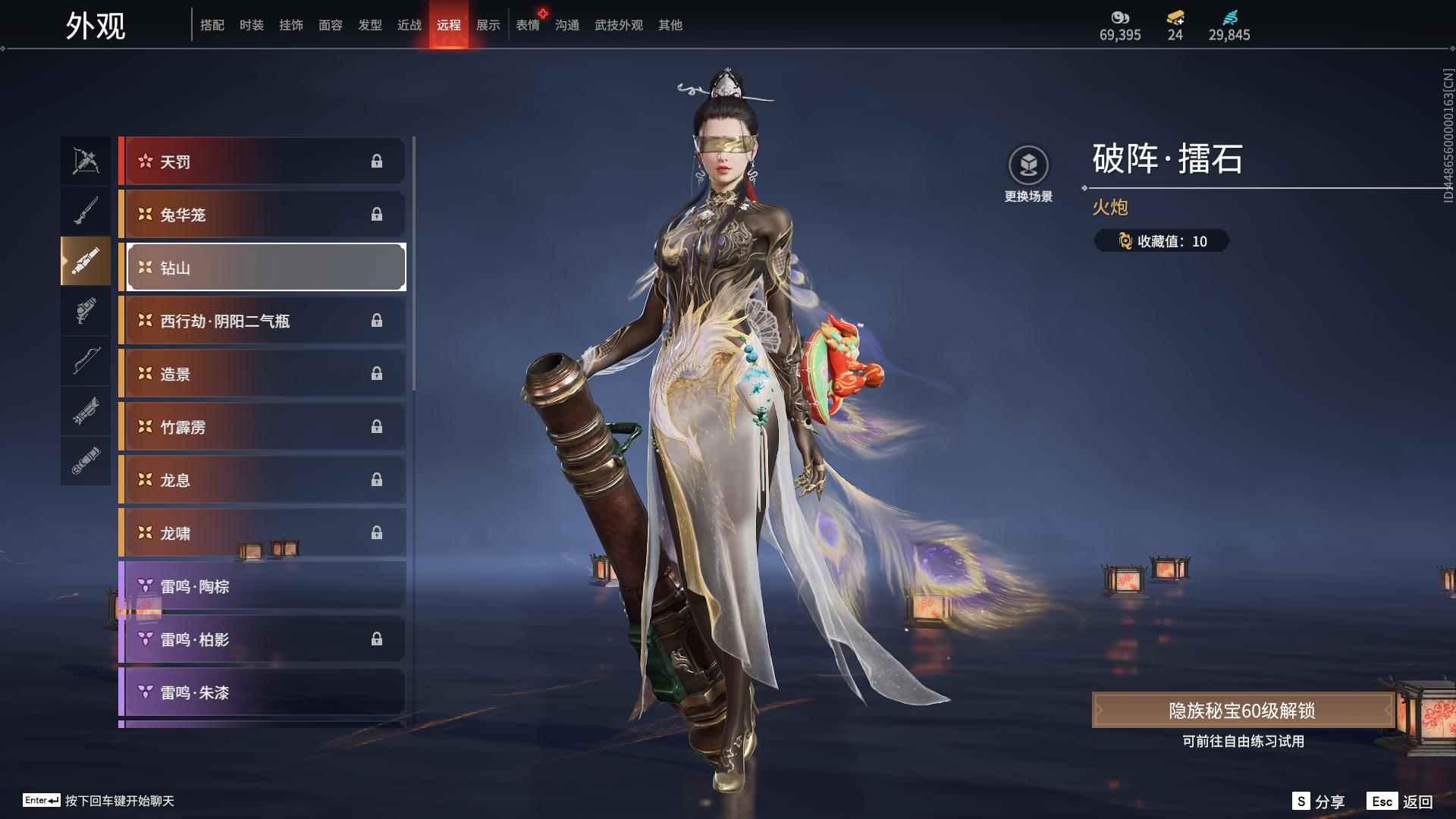1456x819 pixels.
Task: Open the 表情 tab
Action: [528, 24]
